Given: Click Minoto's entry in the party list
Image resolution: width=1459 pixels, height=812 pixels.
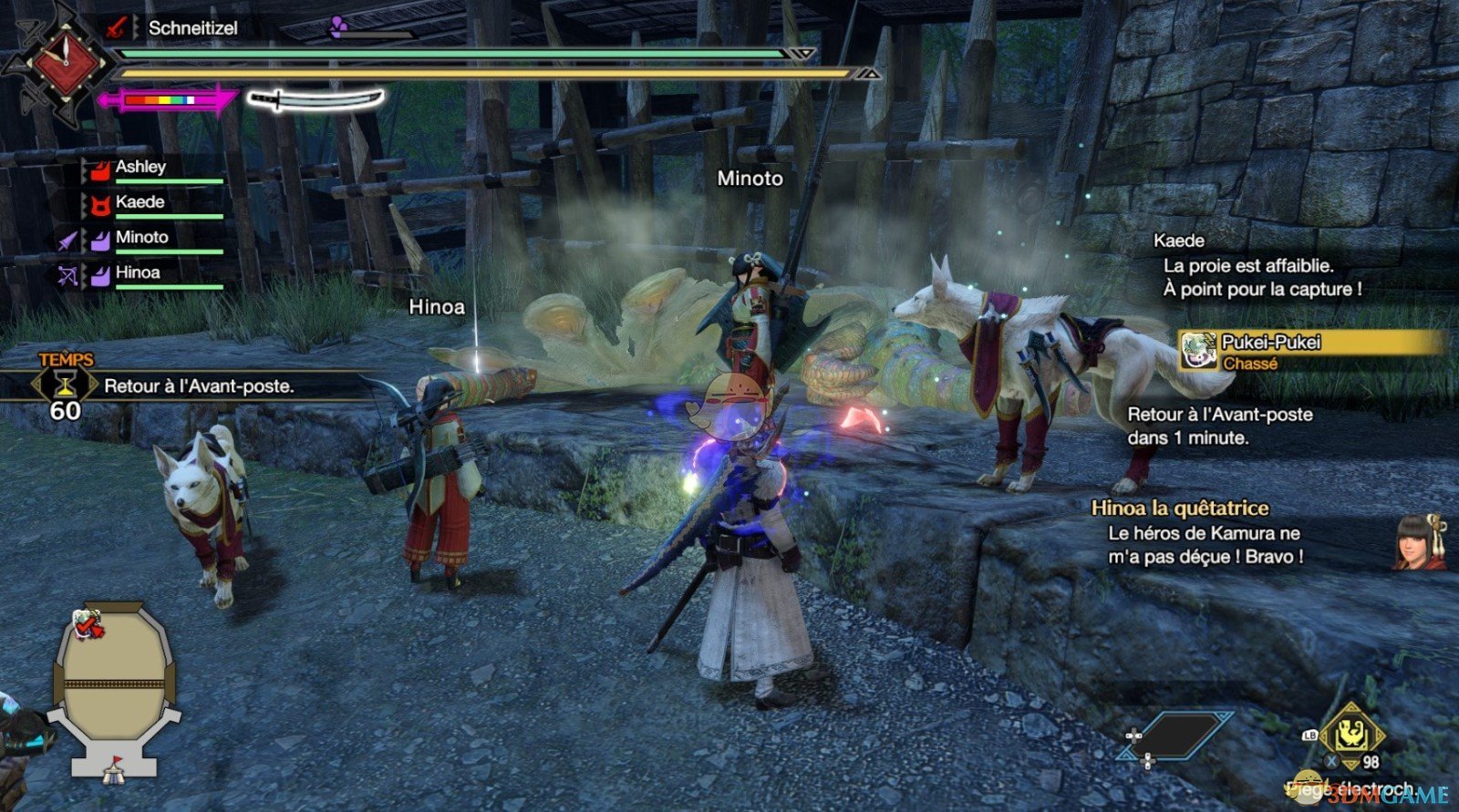Looking at the screenshot, I should click(141, 238).
